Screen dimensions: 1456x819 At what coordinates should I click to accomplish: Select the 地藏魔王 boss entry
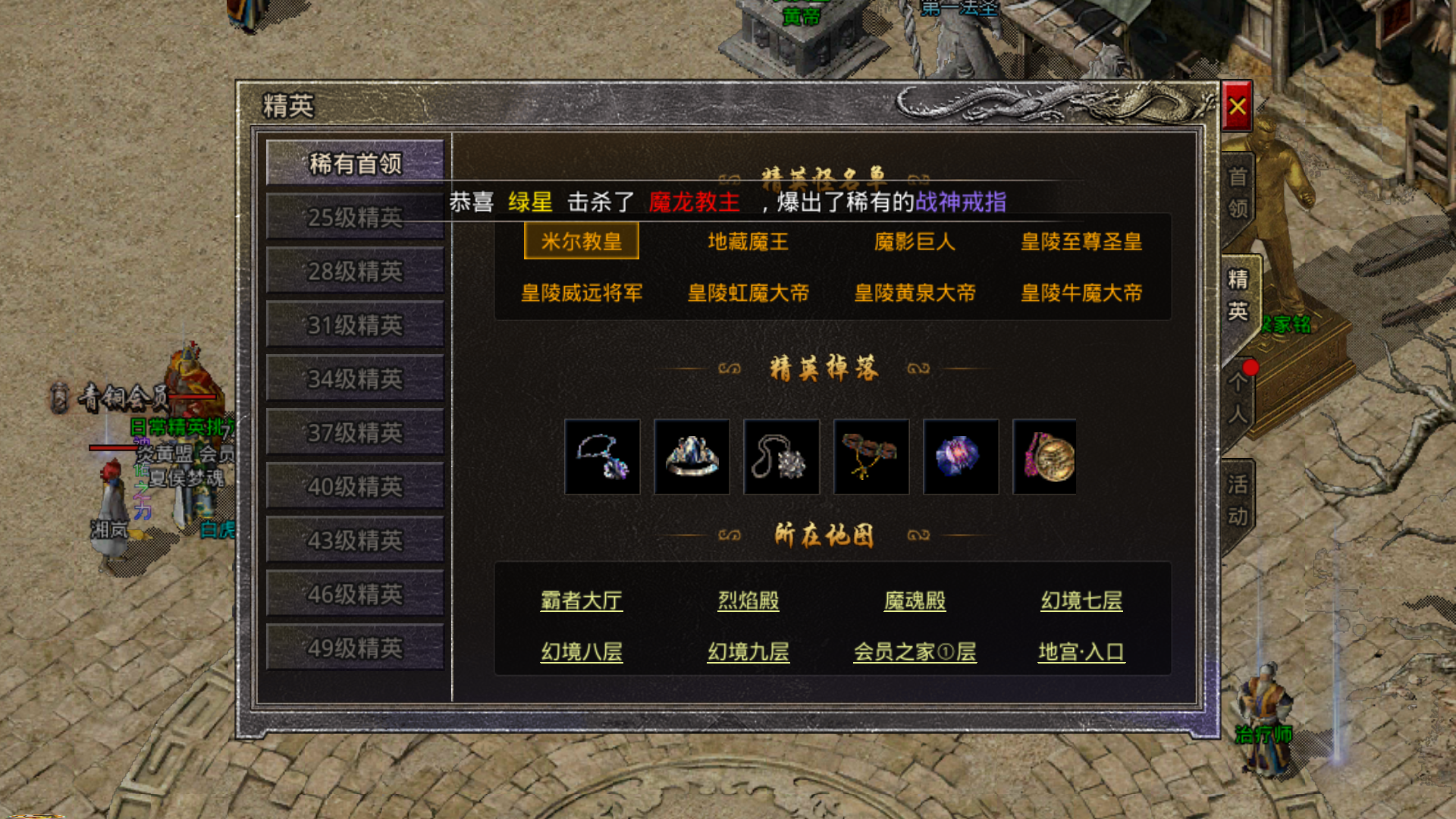point(747,241)
